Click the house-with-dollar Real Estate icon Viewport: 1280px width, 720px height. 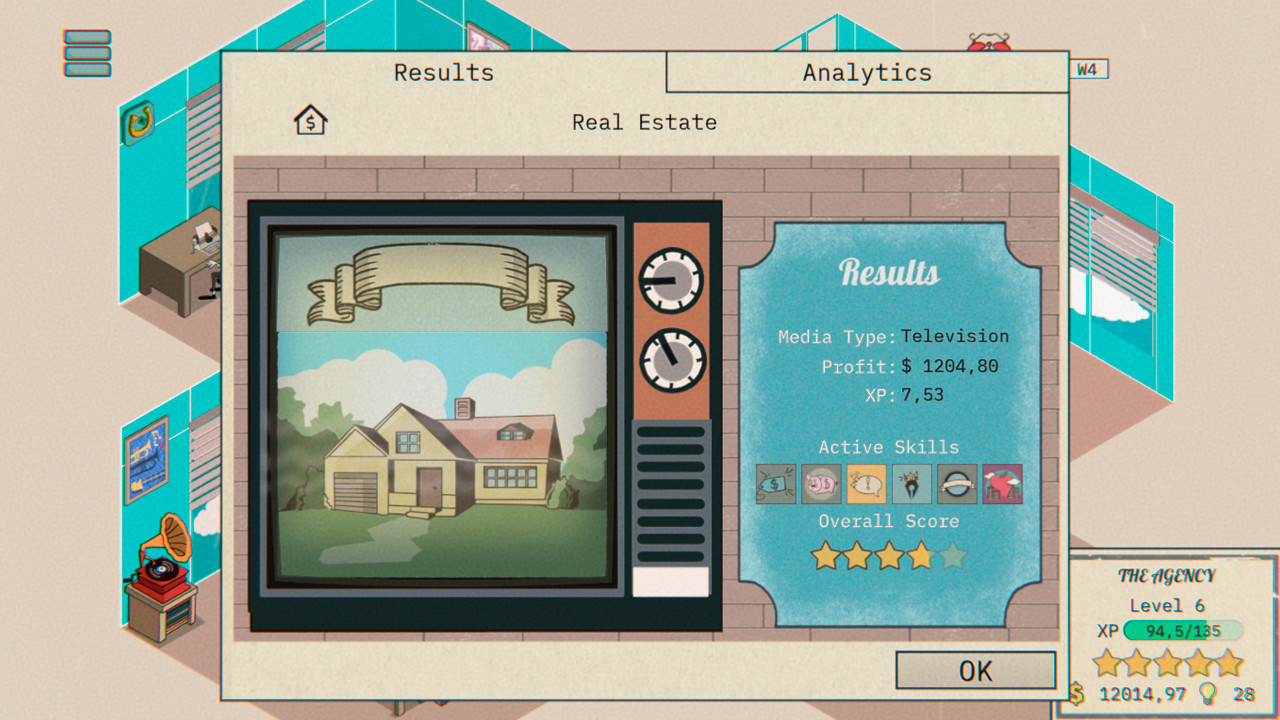pos(310,120)
